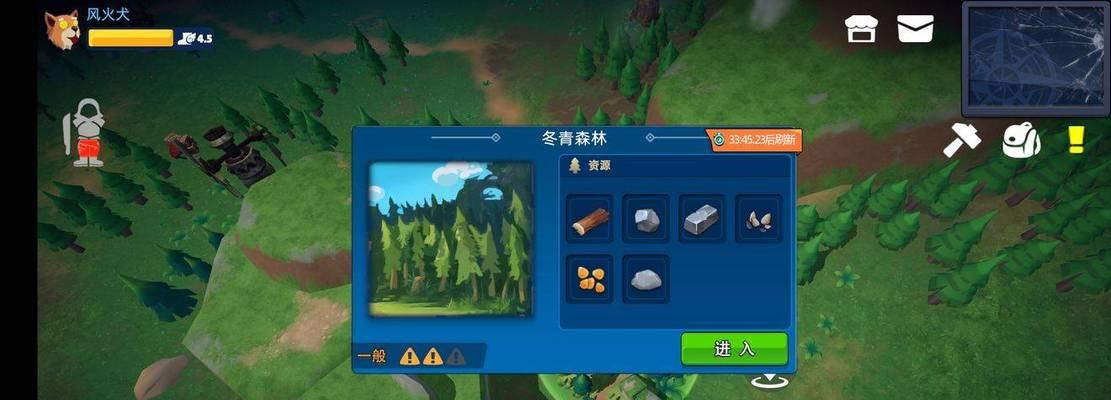Image resolution: width=1111 pixels, height=400 pixels.
Task: Open the armor equipment figure icon
Action: click(87, 133)
